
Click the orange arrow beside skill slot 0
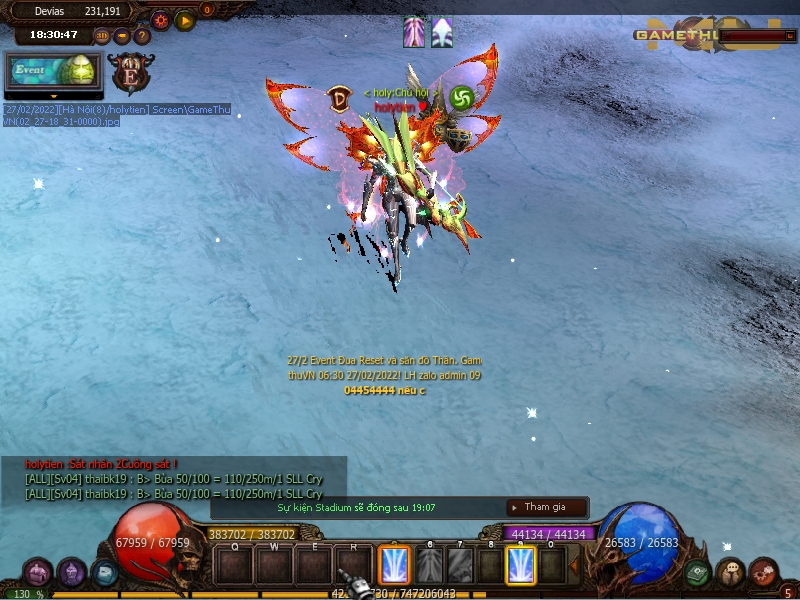coord(574,566)
